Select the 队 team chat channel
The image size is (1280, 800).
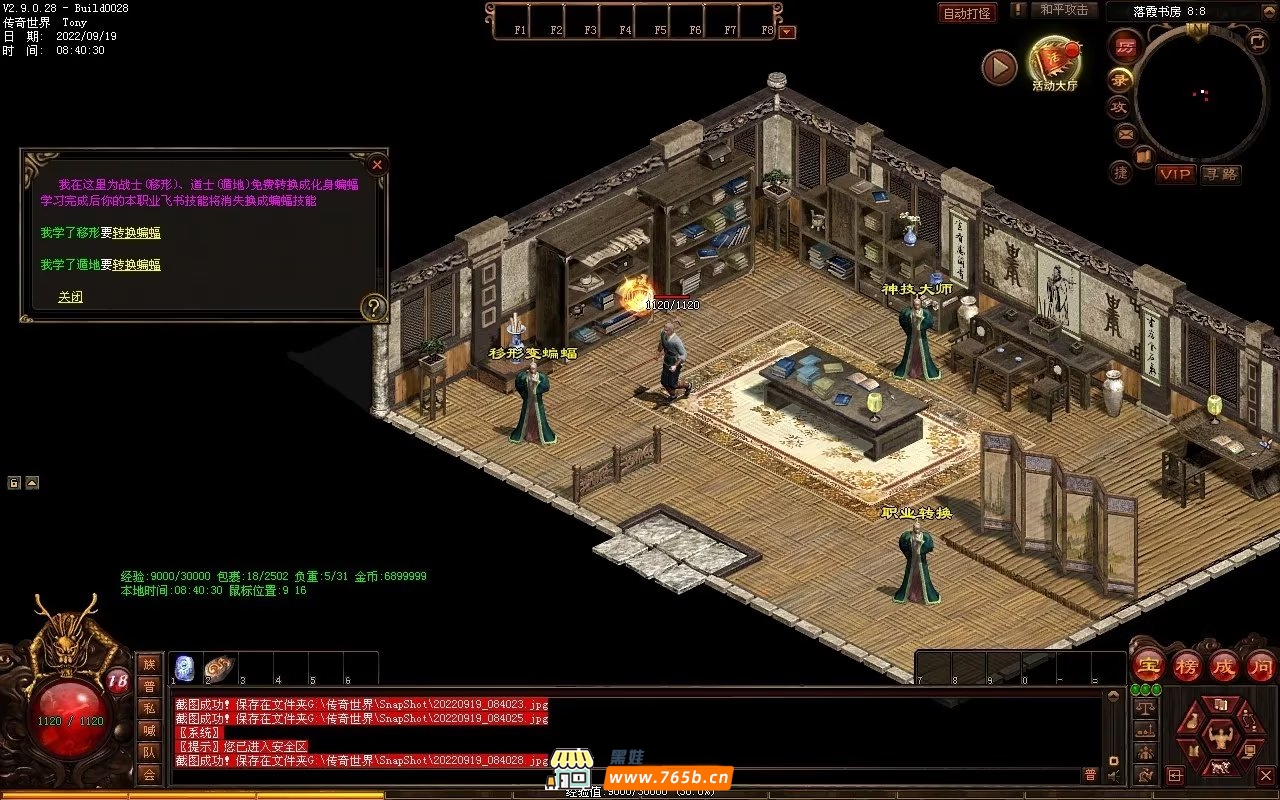pyautogui.click(x=149, y=752)
